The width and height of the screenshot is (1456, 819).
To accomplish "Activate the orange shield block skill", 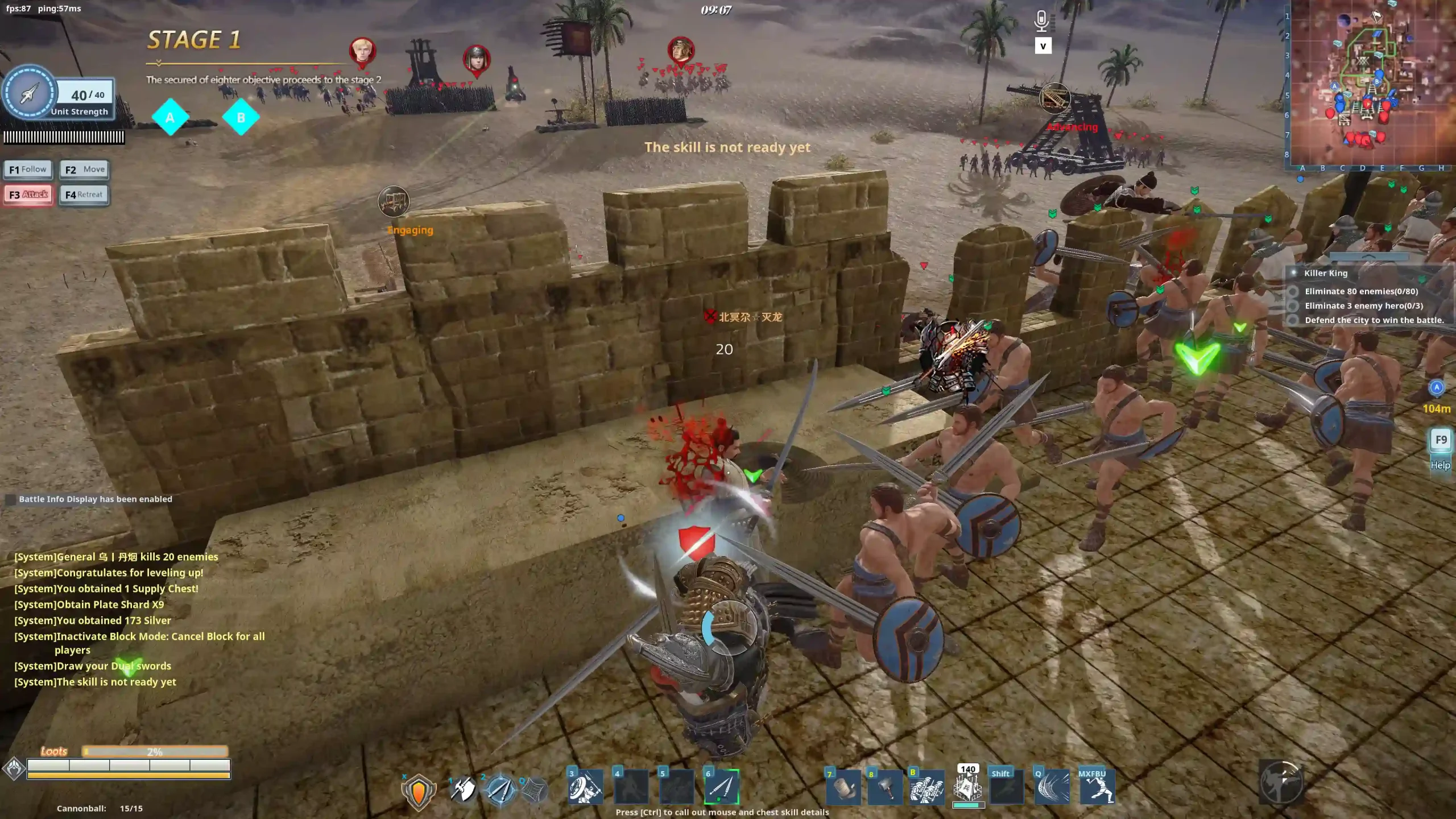I will [x=419, y=791].
